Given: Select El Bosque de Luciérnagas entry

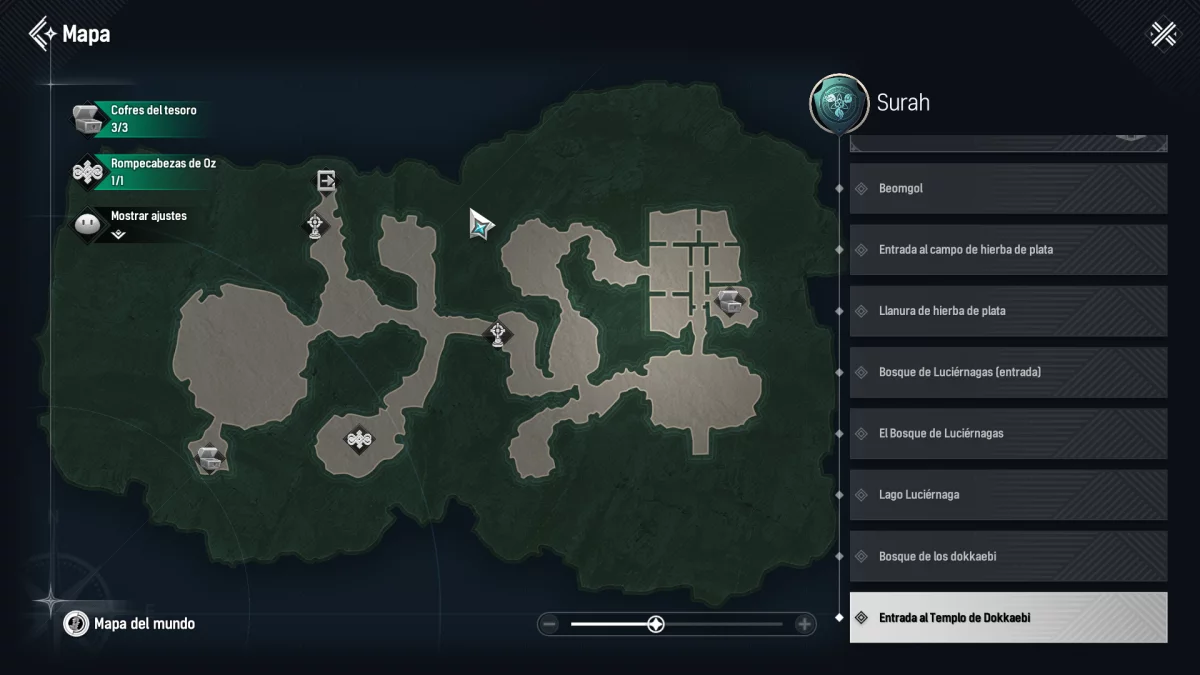Looking at the screenshot, I should click(x=1008, y=433).
